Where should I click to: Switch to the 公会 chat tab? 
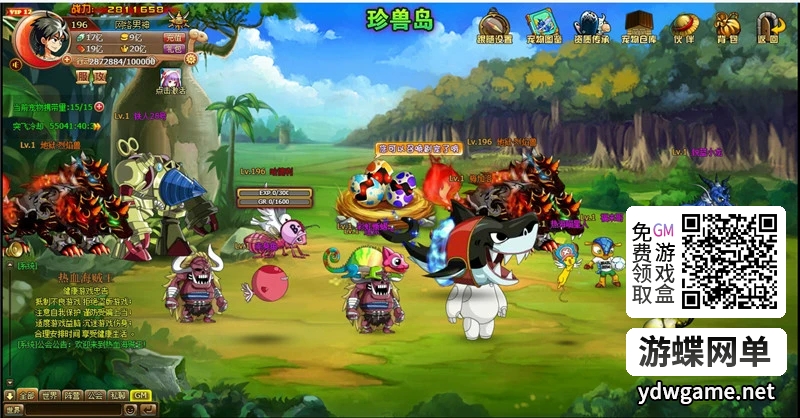(95, 395)
